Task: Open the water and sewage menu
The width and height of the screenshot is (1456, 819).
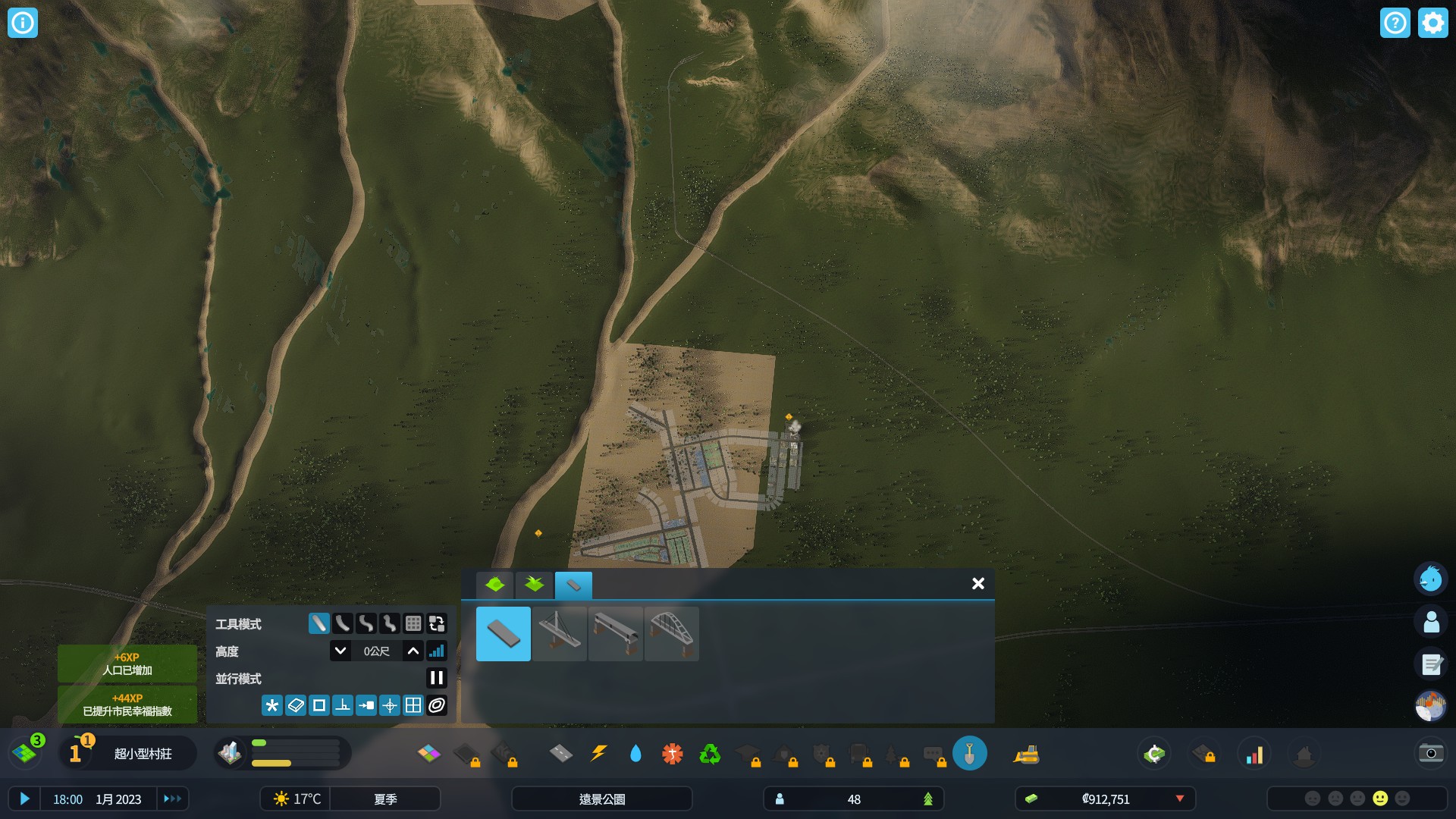Action: [x=636, y=754]
